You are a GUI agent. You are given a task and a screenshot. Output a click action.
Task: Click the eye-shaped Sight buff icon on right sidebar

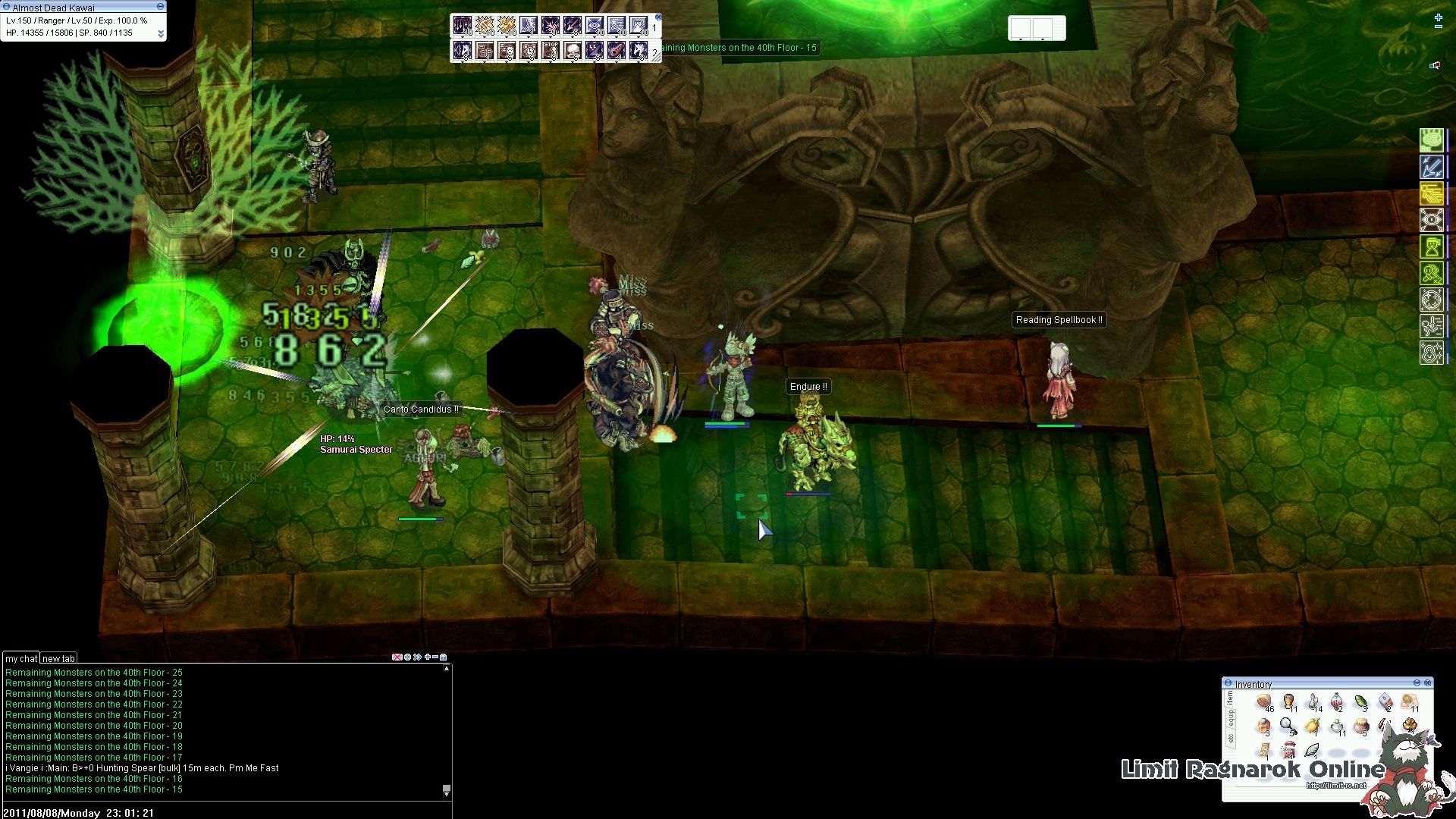coord(1431,219)
